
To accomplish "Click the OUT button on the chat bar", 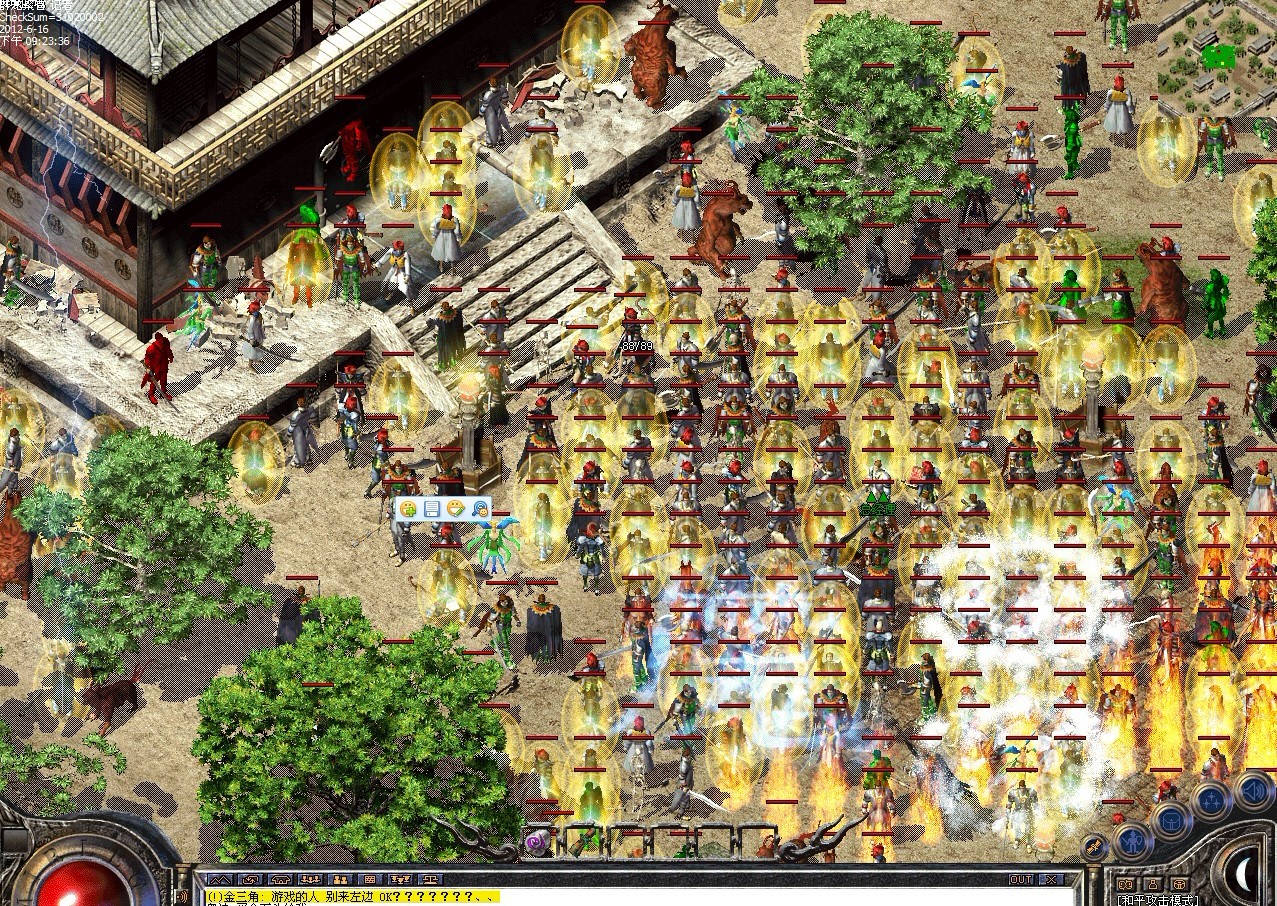I will tap(1021, 880).
